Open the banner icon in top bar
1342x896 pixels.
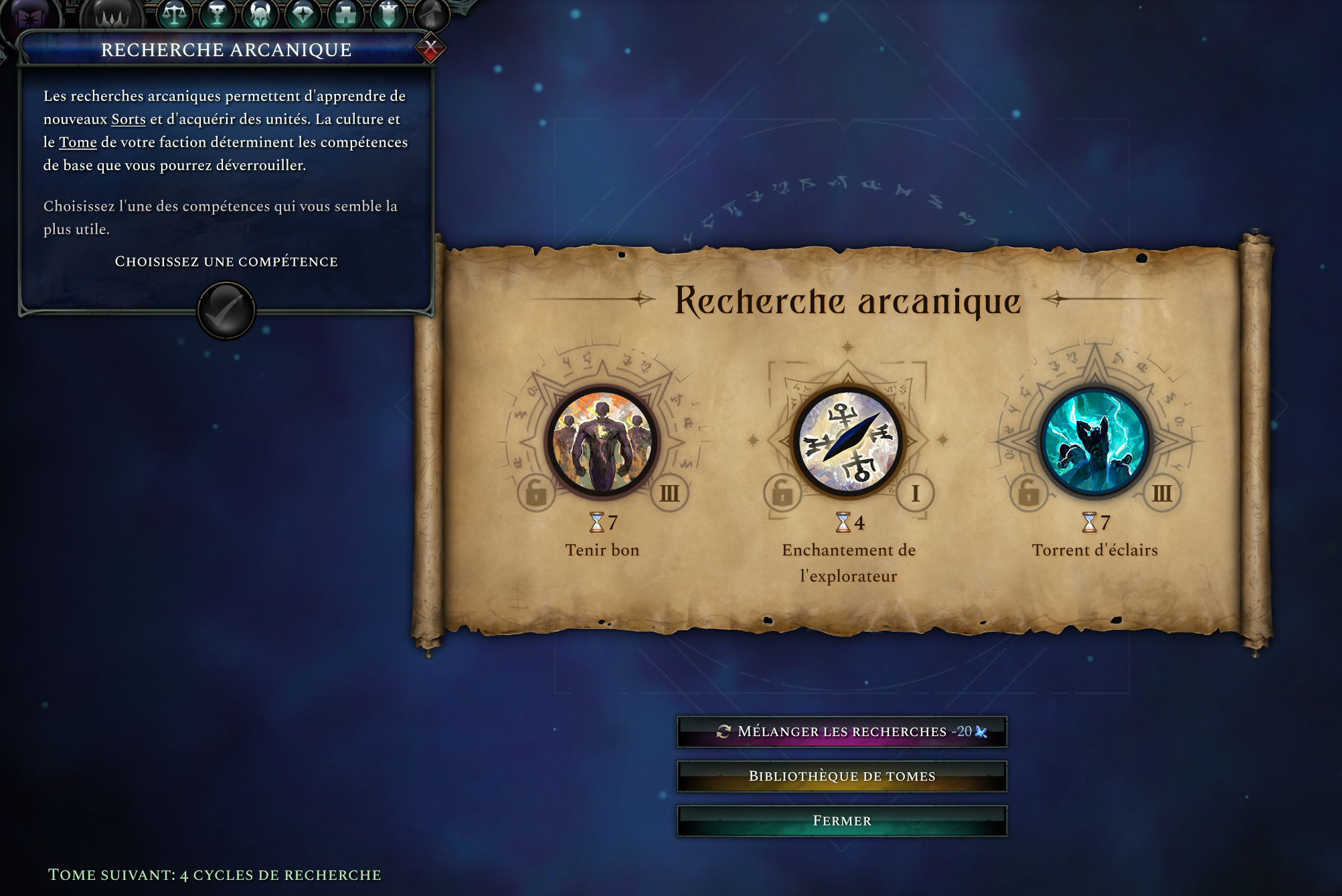pyautogui.click(x=388, y=13)
